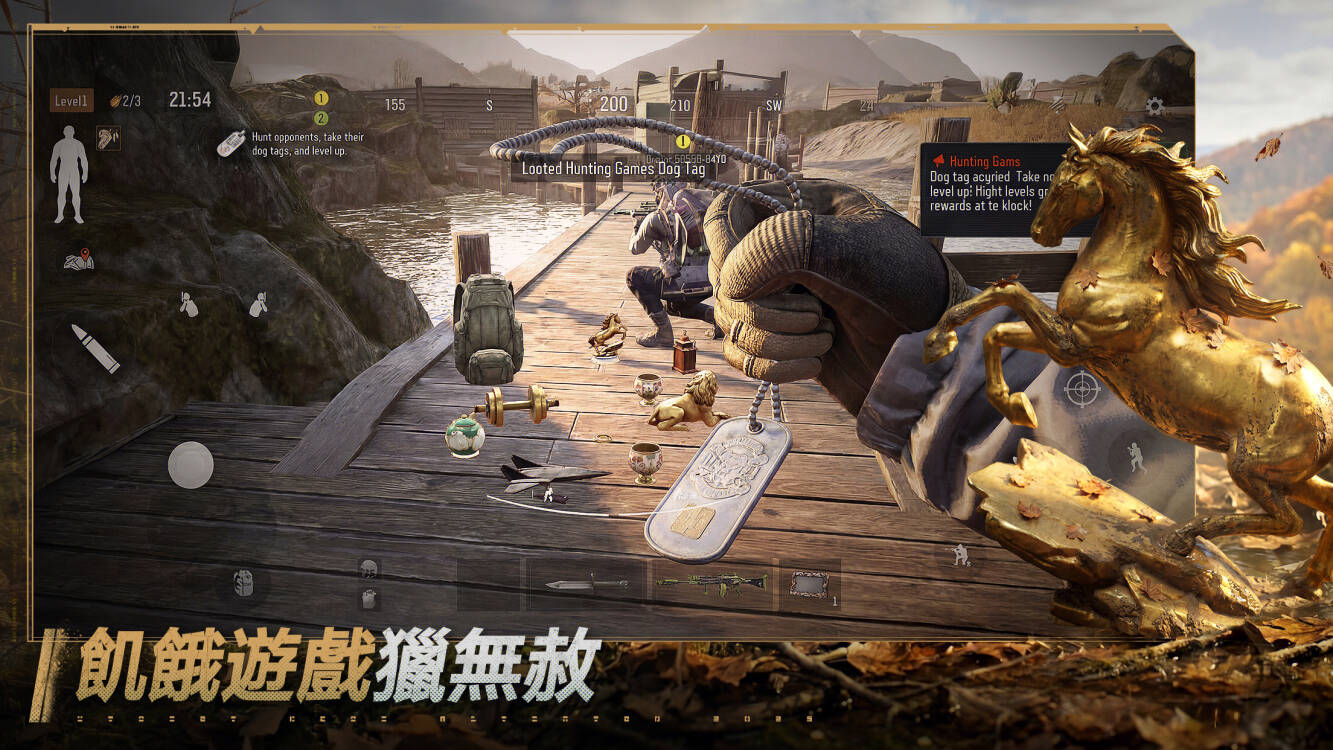Viewport: 1333px width, 750px height.
Task: Tap the 2/3 dog tag progress counter
Action: pos(128,98)
